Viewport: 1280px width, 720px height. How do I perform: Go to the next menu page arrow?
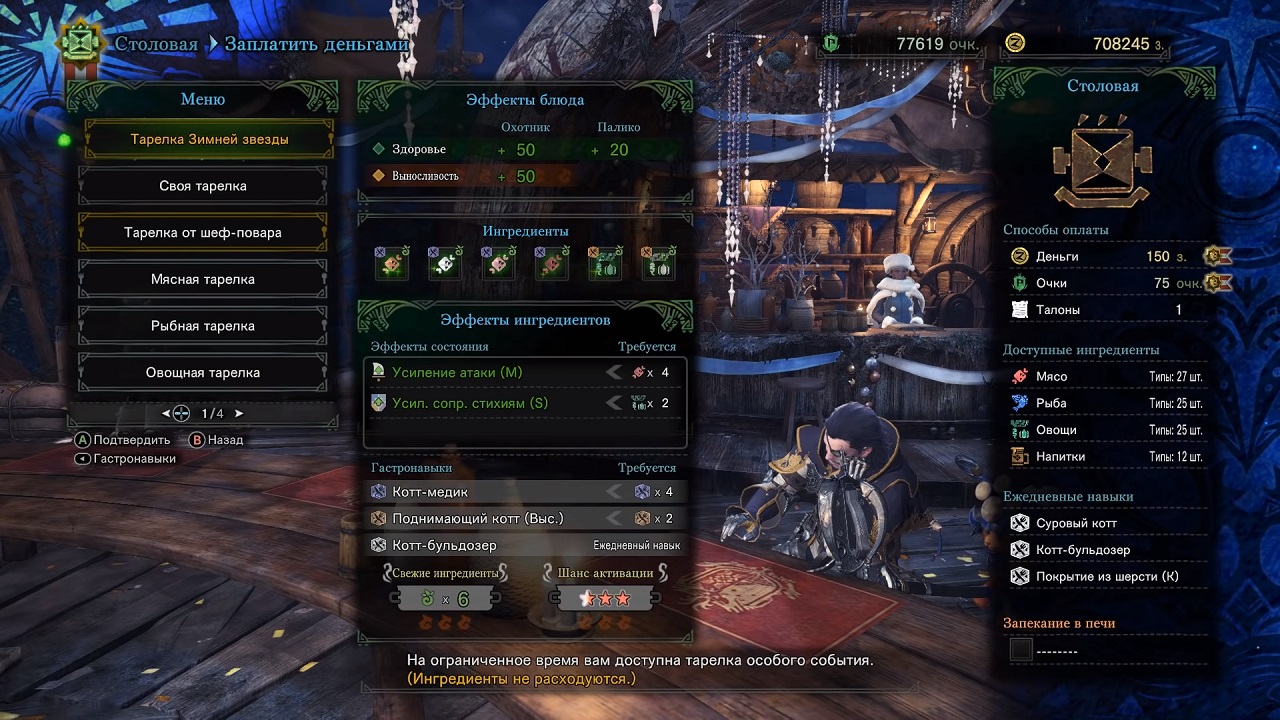click(239, 413)
